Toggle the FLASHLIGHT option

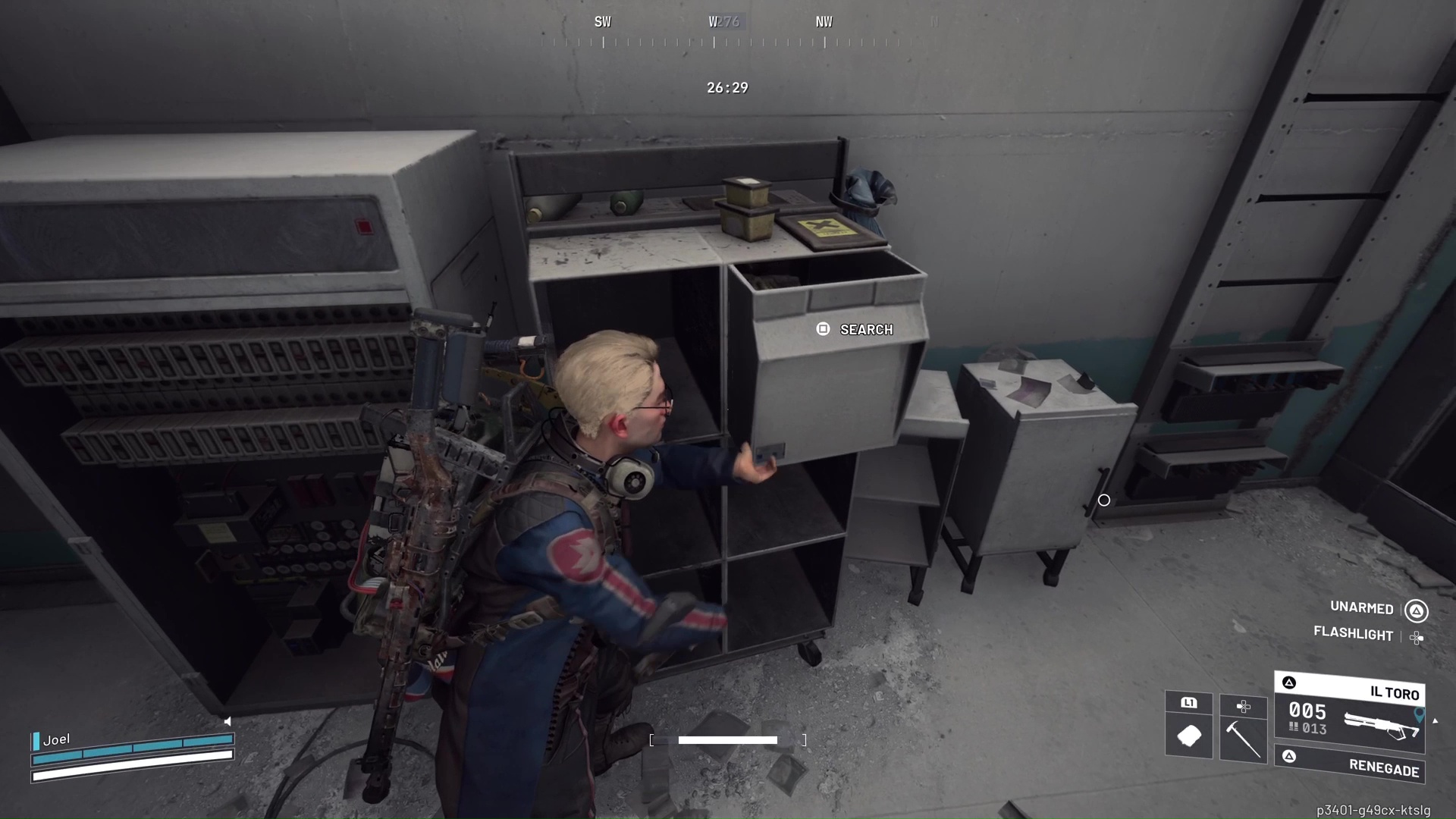(x=1354, y=635)
